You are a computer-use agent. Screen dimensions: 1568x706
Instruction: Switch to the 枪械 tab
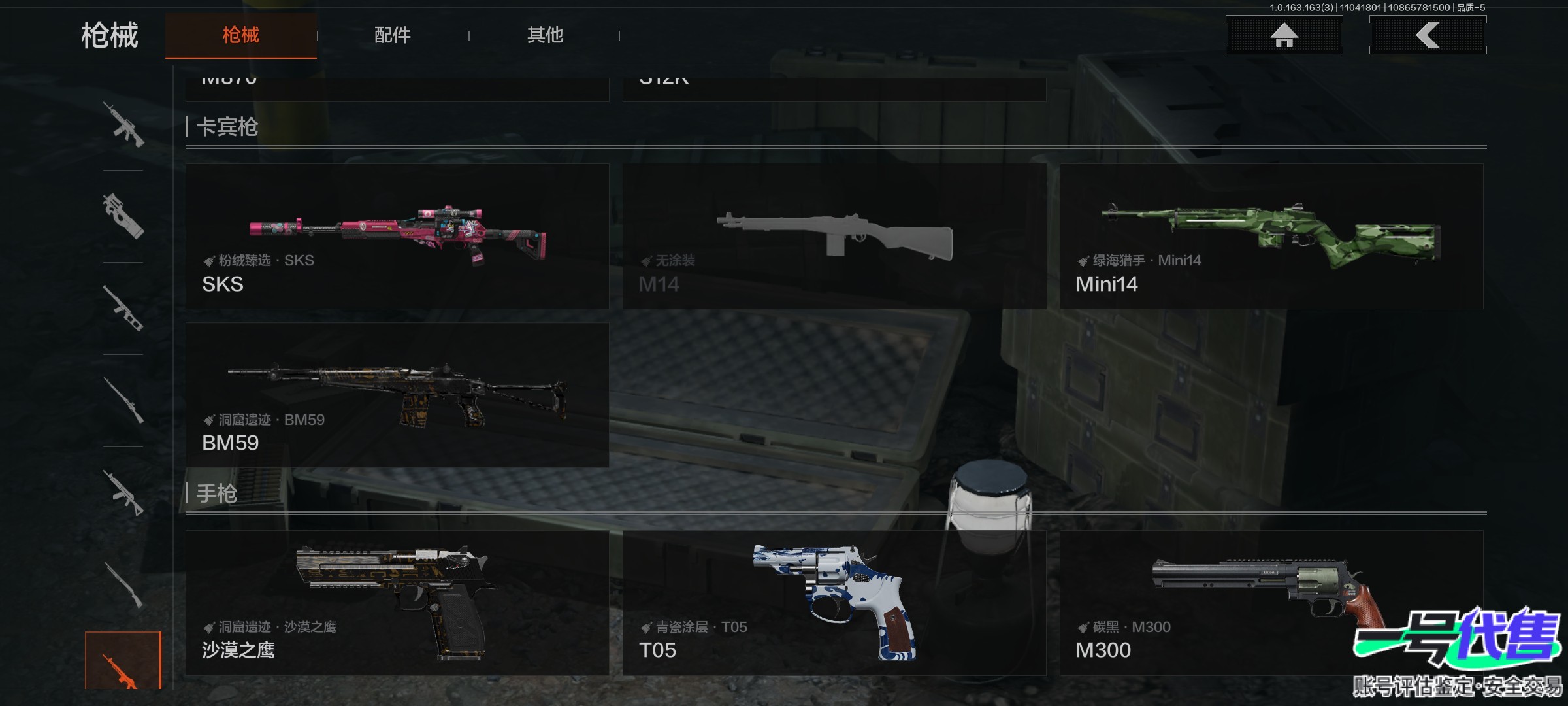pos(240,35)
